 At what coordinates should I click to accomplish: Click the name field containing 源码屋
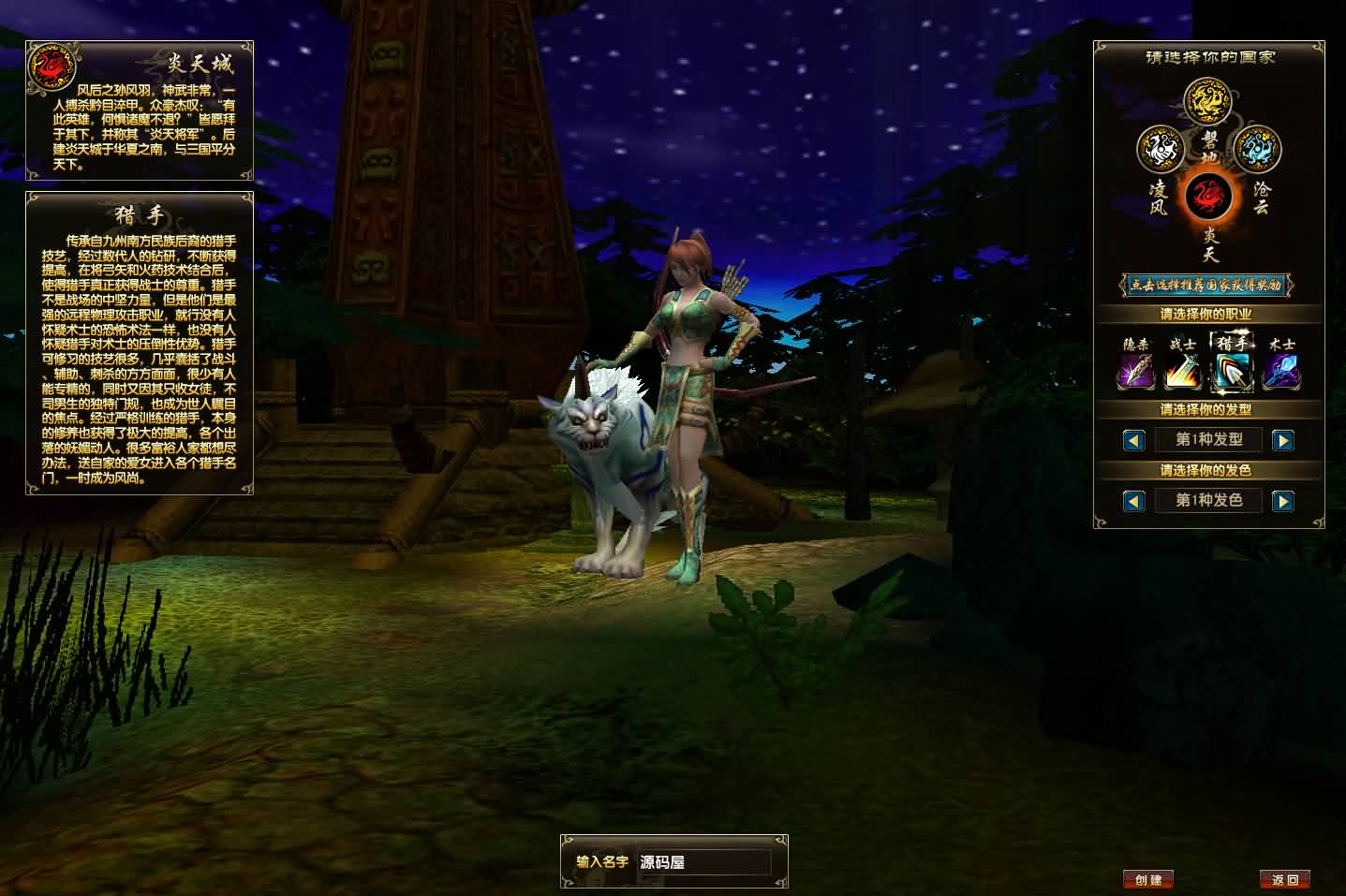pyautogui.click(x=704, y=862)
